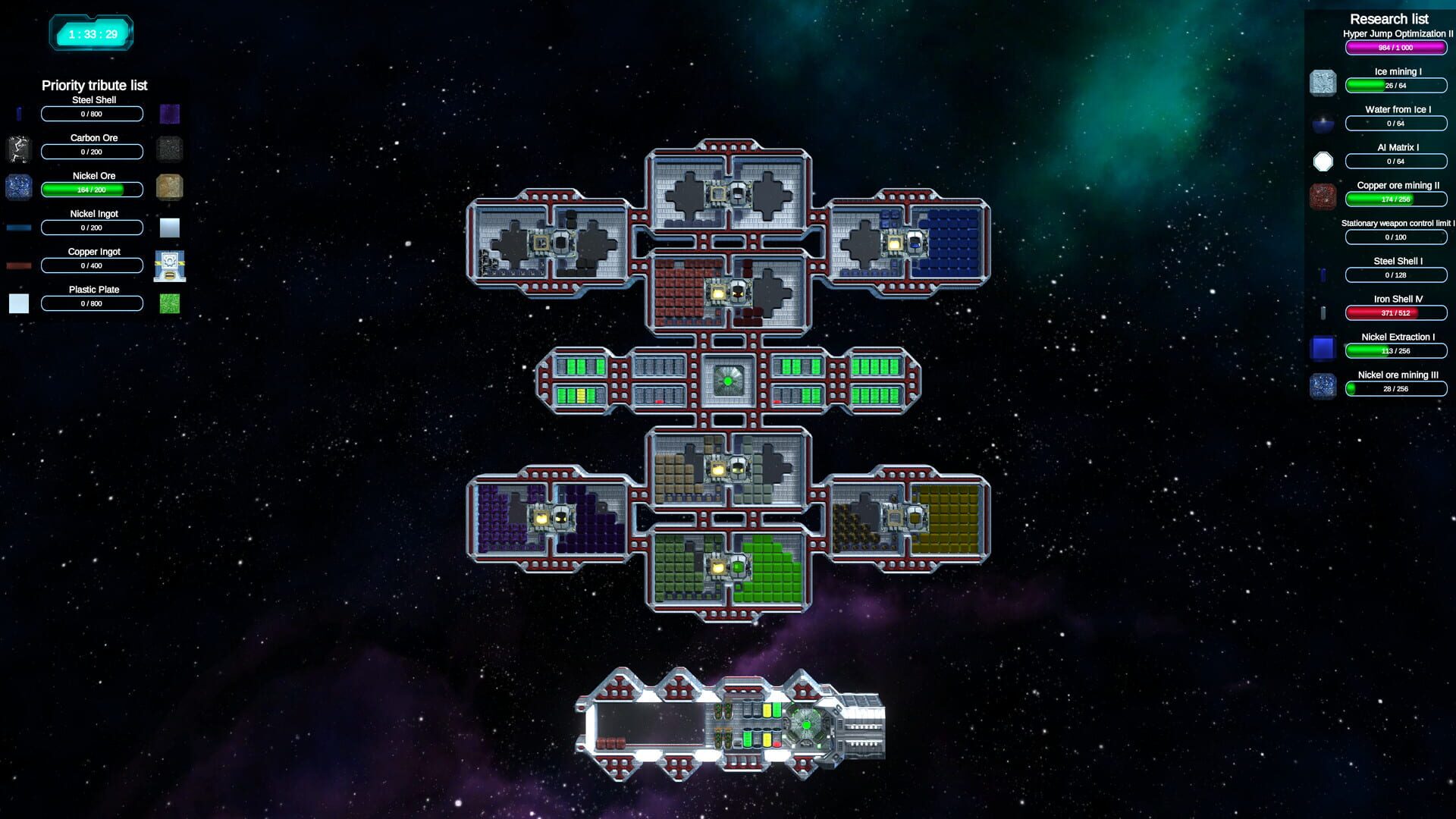Click the Carbon Ore cracked rock icon
This screenshot has width=1456, height=819.
[19, 149]
